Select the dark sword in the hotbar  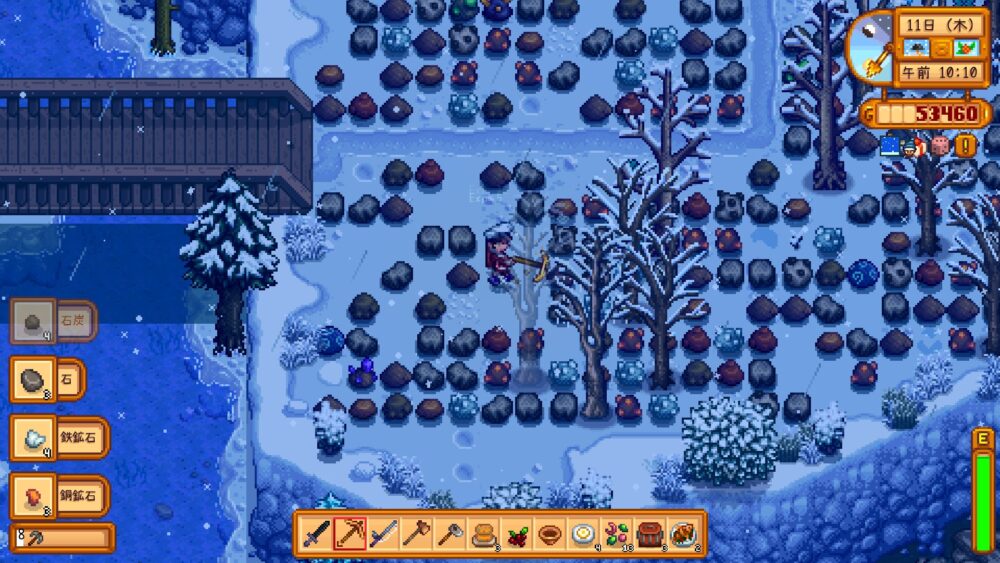317,533
